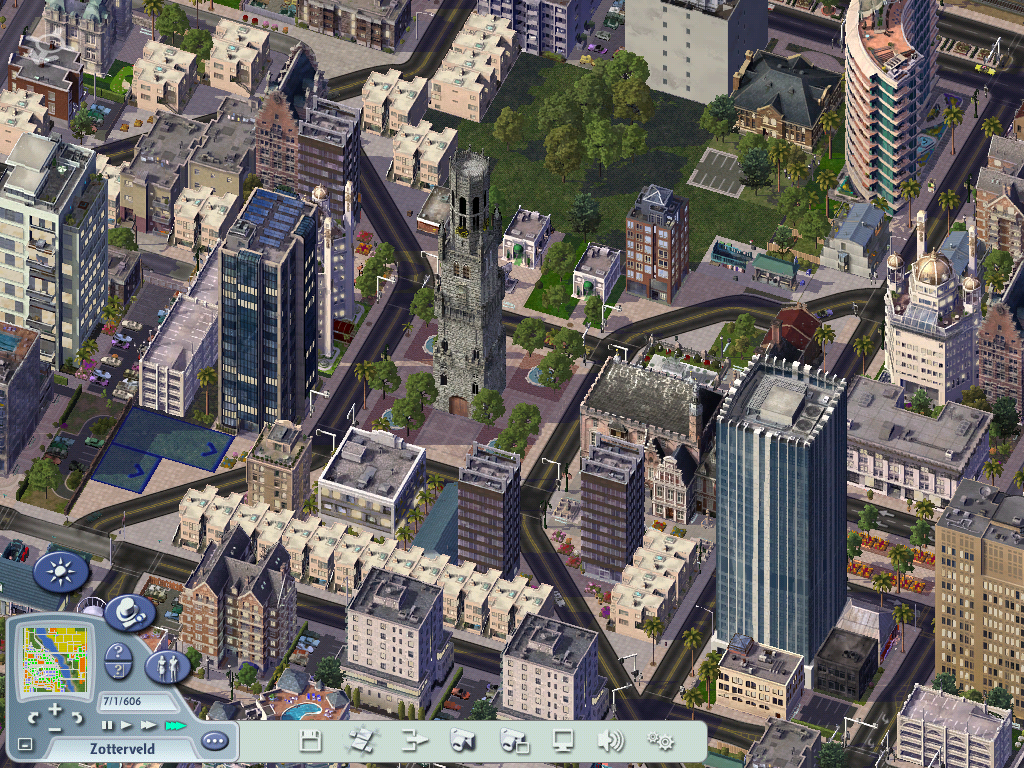
Task: Open My Sim Mode with two figures
Action: coord(167,666)
